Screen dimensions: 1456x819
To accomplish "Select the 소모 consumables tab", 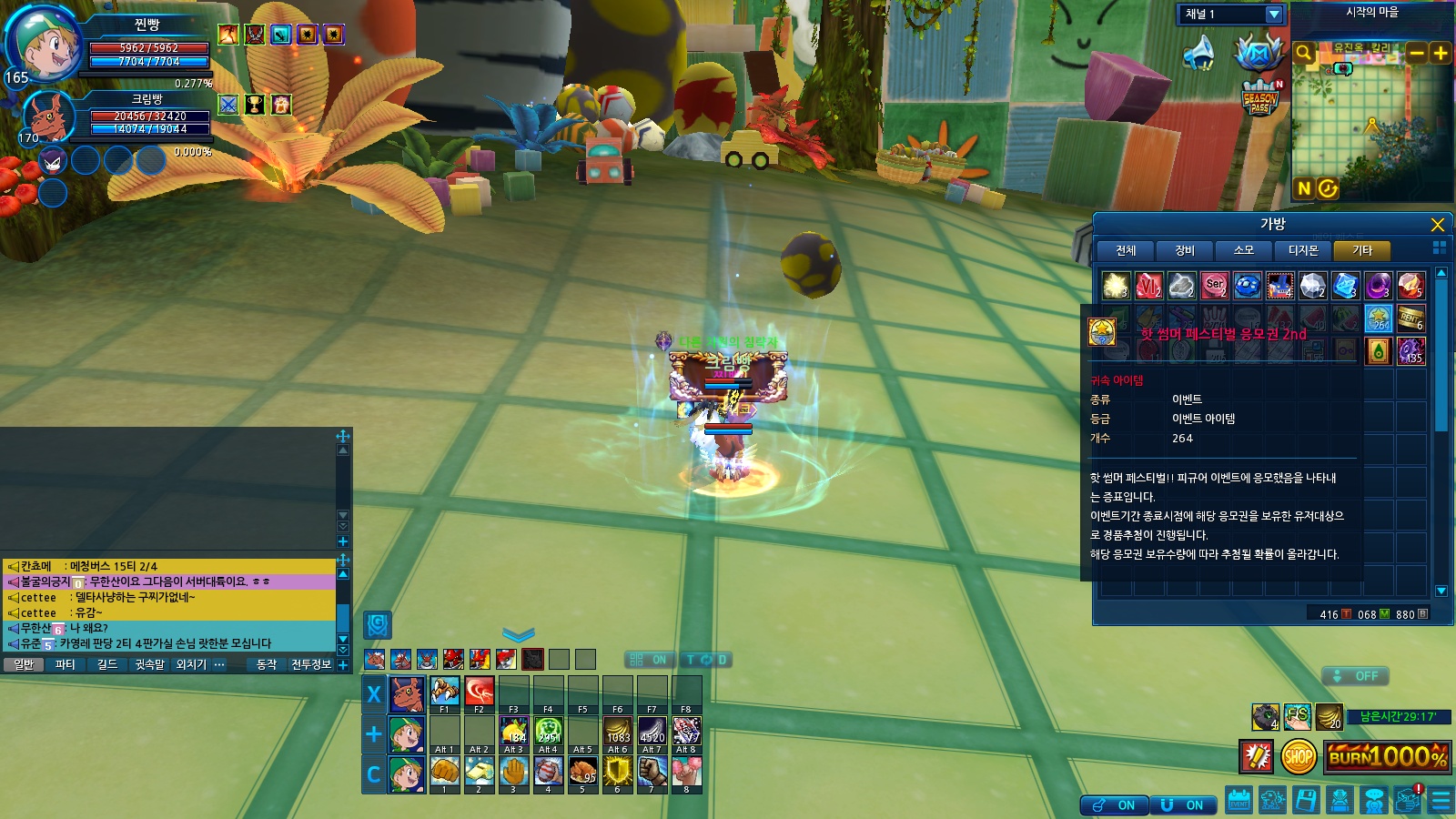I will pos(1243,250).
